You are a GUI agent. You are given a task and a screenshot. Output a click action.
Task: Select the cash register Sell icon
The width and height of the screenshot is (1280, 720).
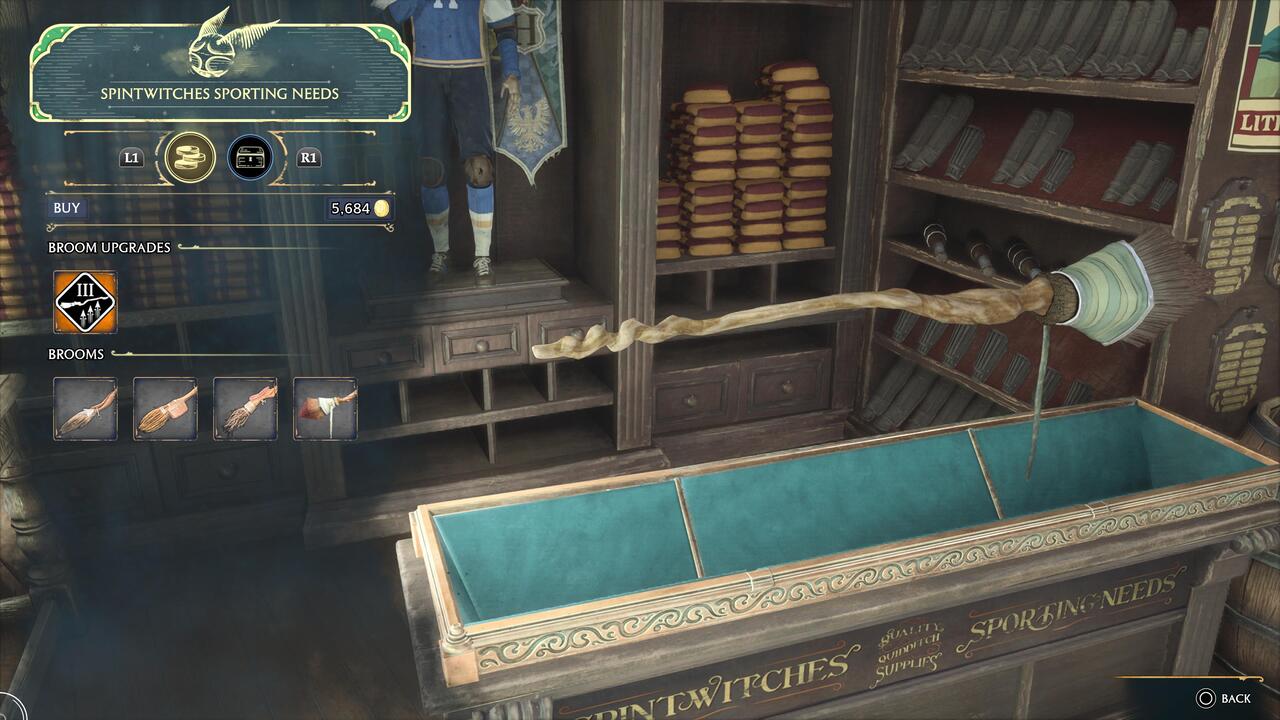pos(250,157)
